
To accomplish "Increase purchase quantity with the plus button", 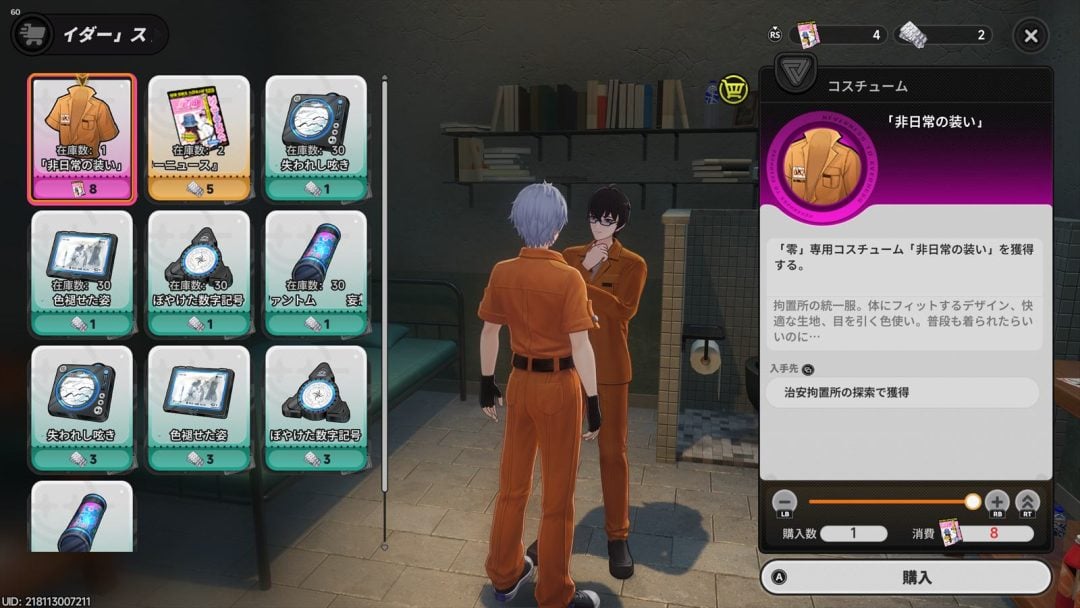I will point(997,502).
